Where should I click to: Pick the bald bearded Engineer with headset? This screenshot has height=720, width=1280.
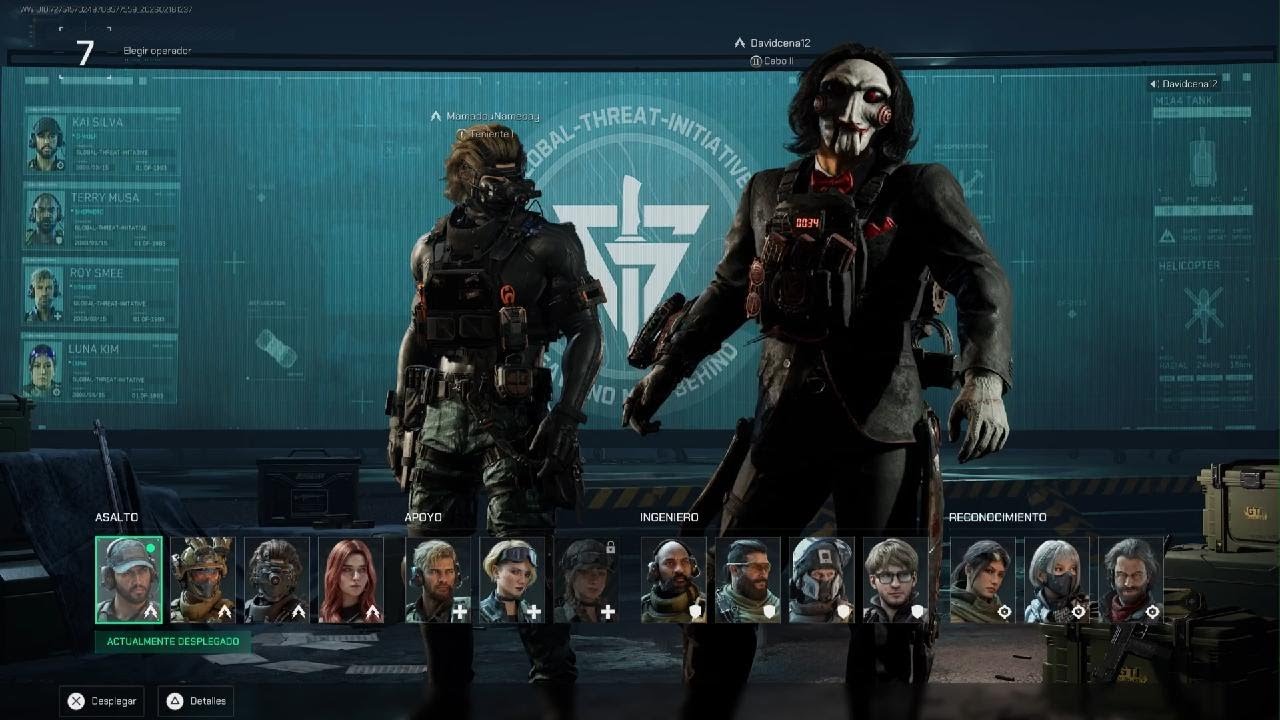673,580
